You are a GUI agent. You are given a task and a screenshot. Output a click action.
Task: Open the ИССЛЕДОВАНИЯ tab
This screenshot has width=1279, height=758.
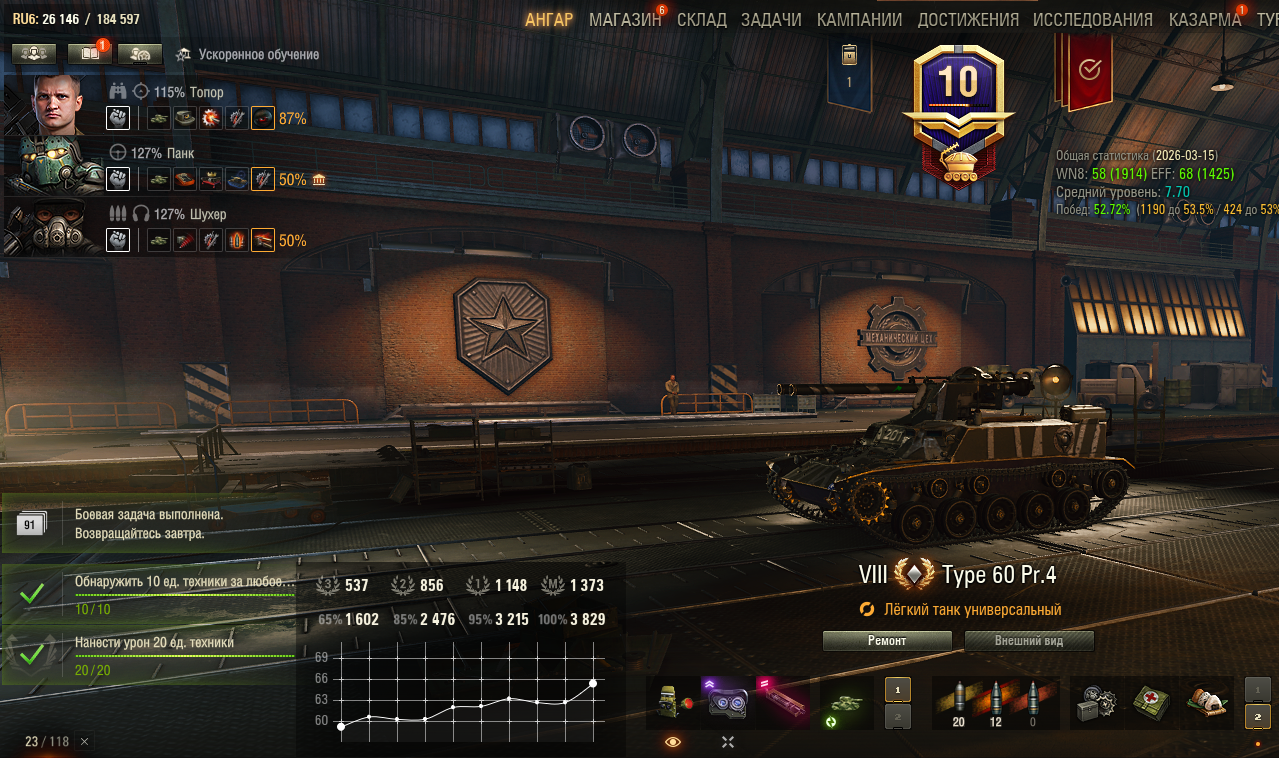click(x=1092, y=20)
